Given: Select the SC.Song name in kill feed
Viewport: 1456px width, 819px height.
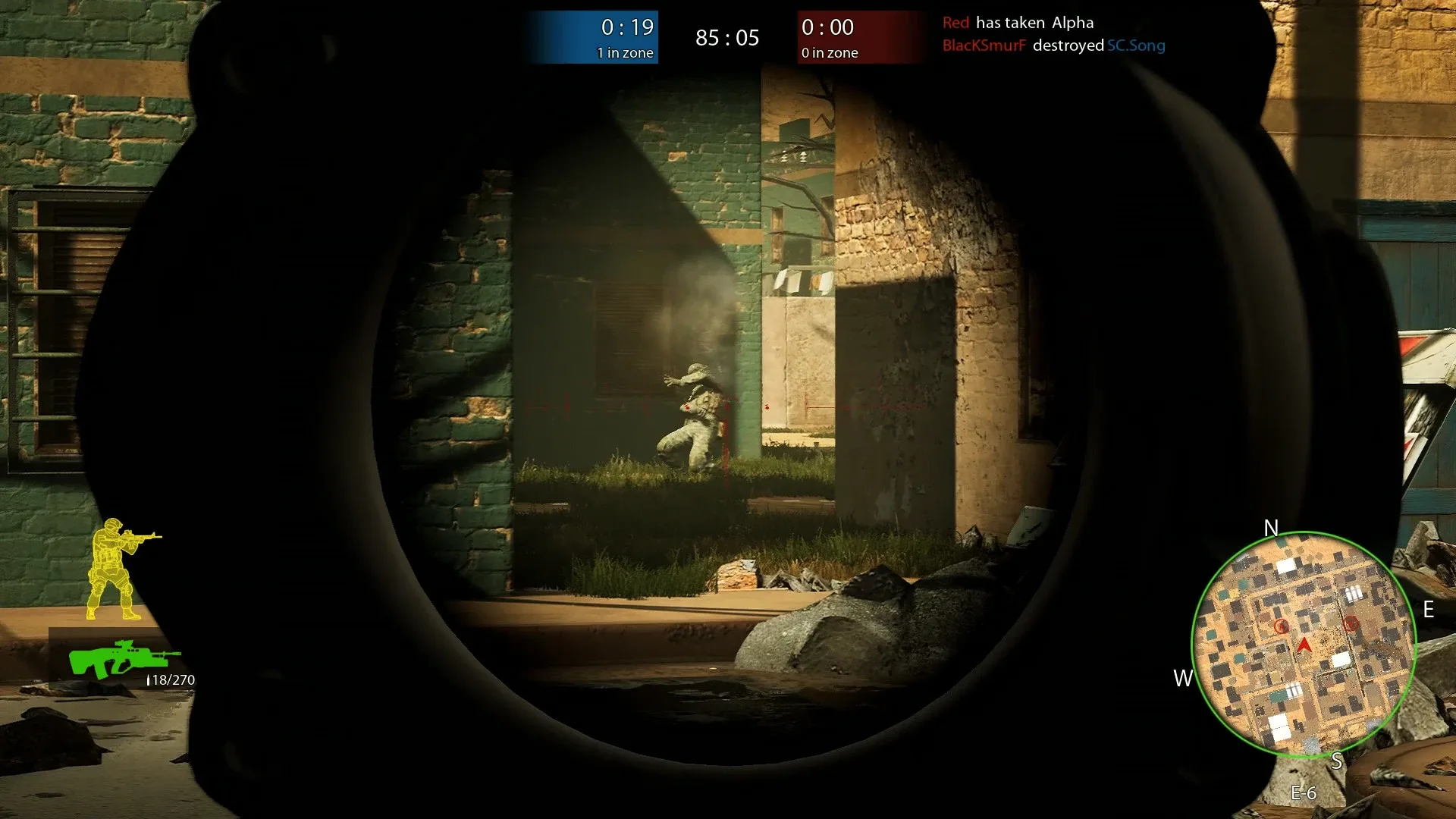Looking at the screenshot, I should click(x=1135, y=45).
